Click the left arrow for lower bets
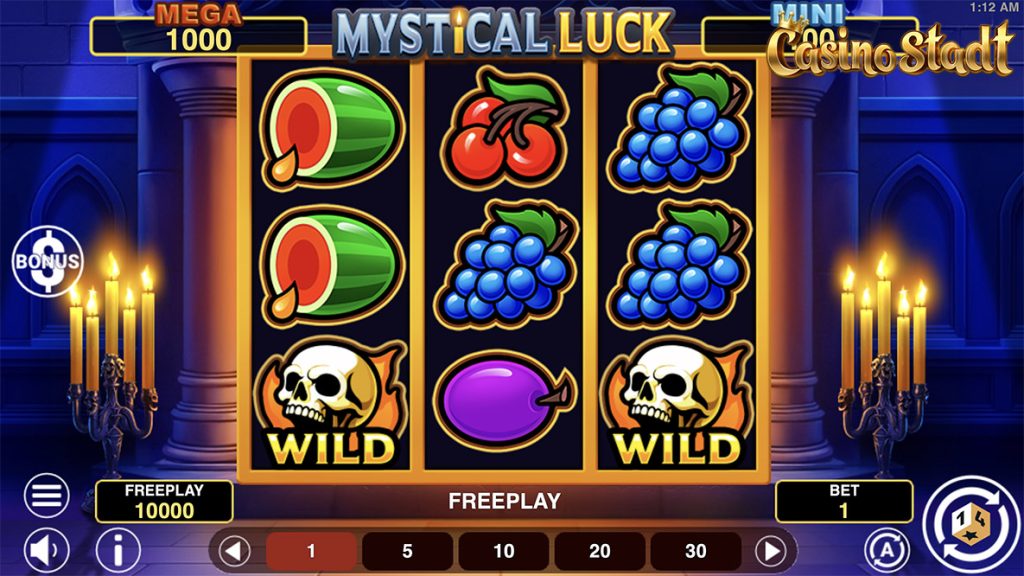The image size is (1024, 576). tap(235, 551)
